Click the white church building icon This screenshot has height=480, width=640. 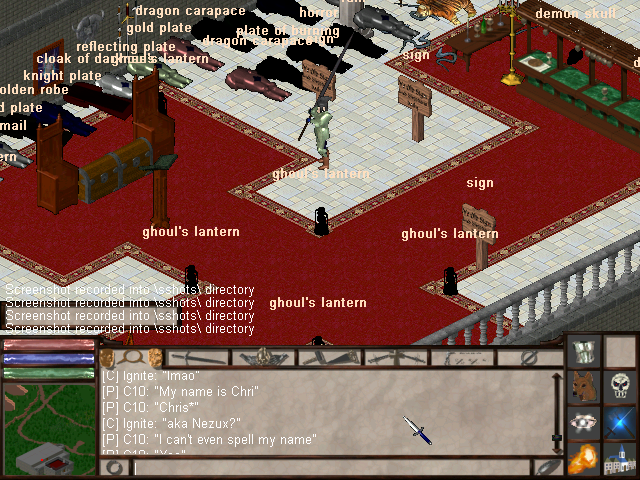(620, 460)
